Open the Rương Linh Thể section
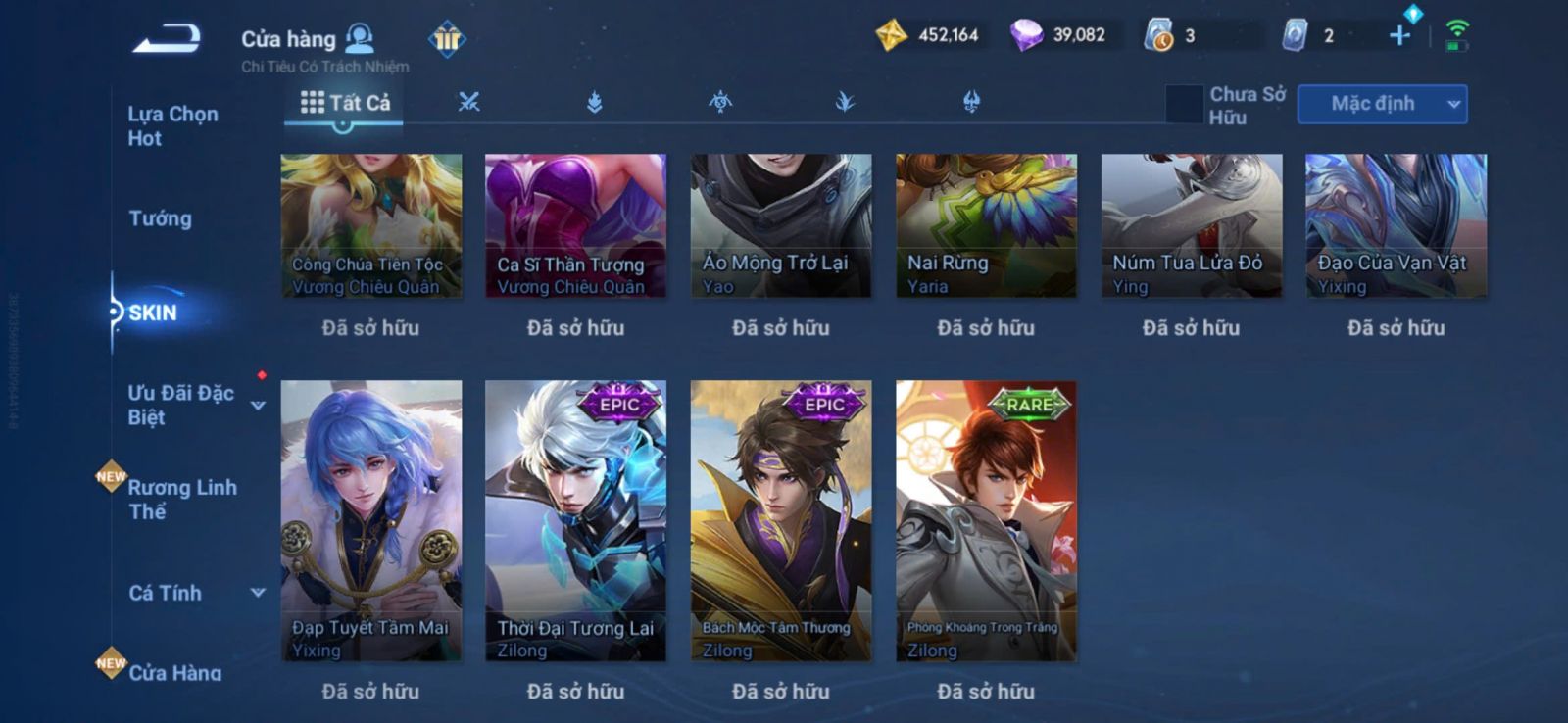Screen dimensions: 1568x723 point(181,499)
